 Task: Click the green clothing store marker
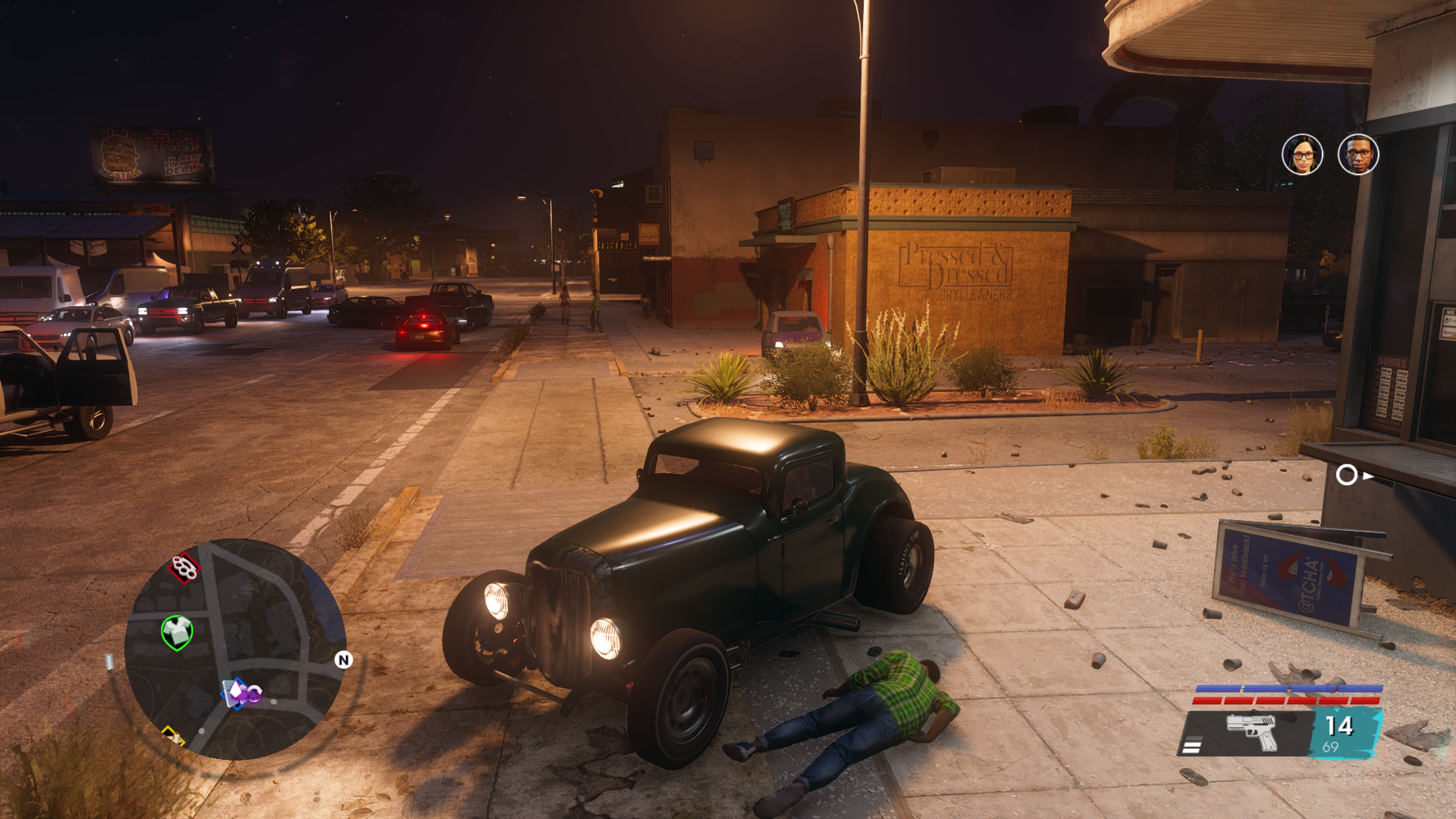coord(177,631)
